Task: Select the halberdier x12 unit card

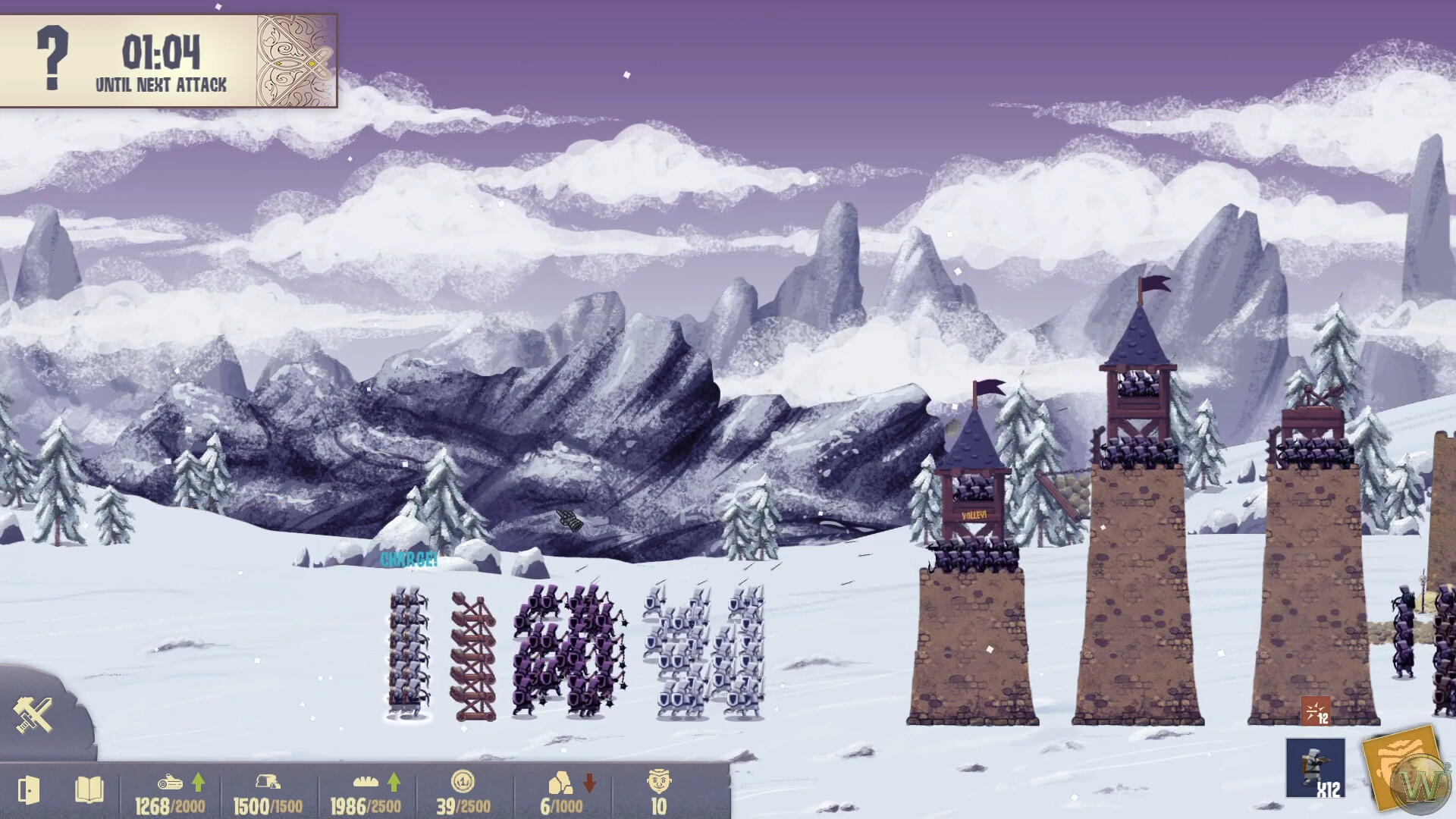Action: tap(1316, 766)
